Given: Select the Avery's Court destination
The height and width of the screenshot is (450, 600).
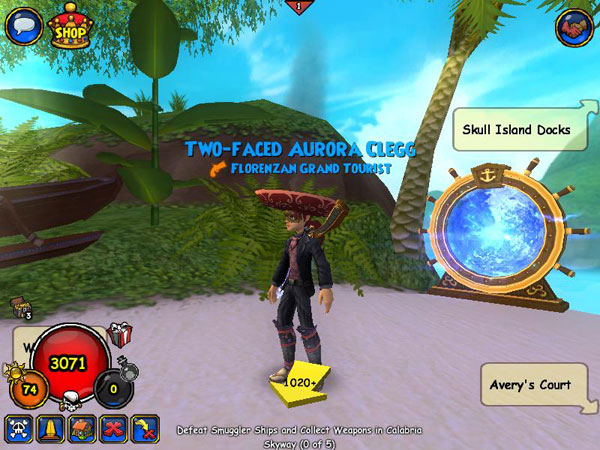Looking at the screenshot, I should pyautogui.click(x=530, y=385).
